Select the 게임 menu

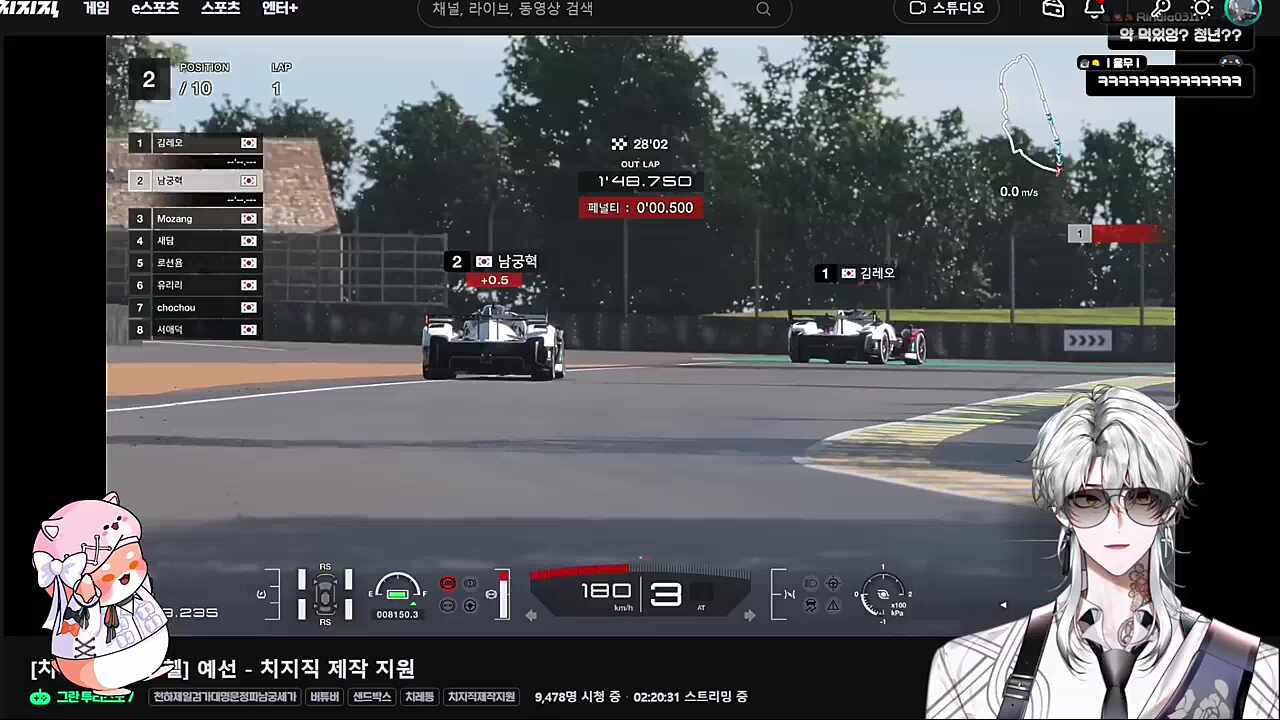point(96,8)
